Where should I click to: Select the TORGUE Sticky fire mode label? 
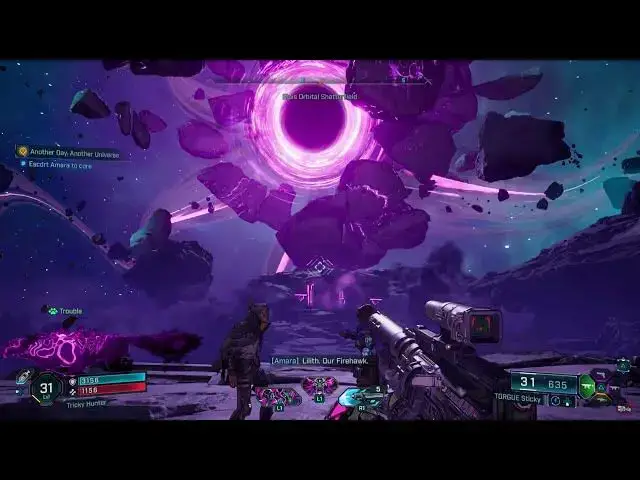(x=518, y=397)
